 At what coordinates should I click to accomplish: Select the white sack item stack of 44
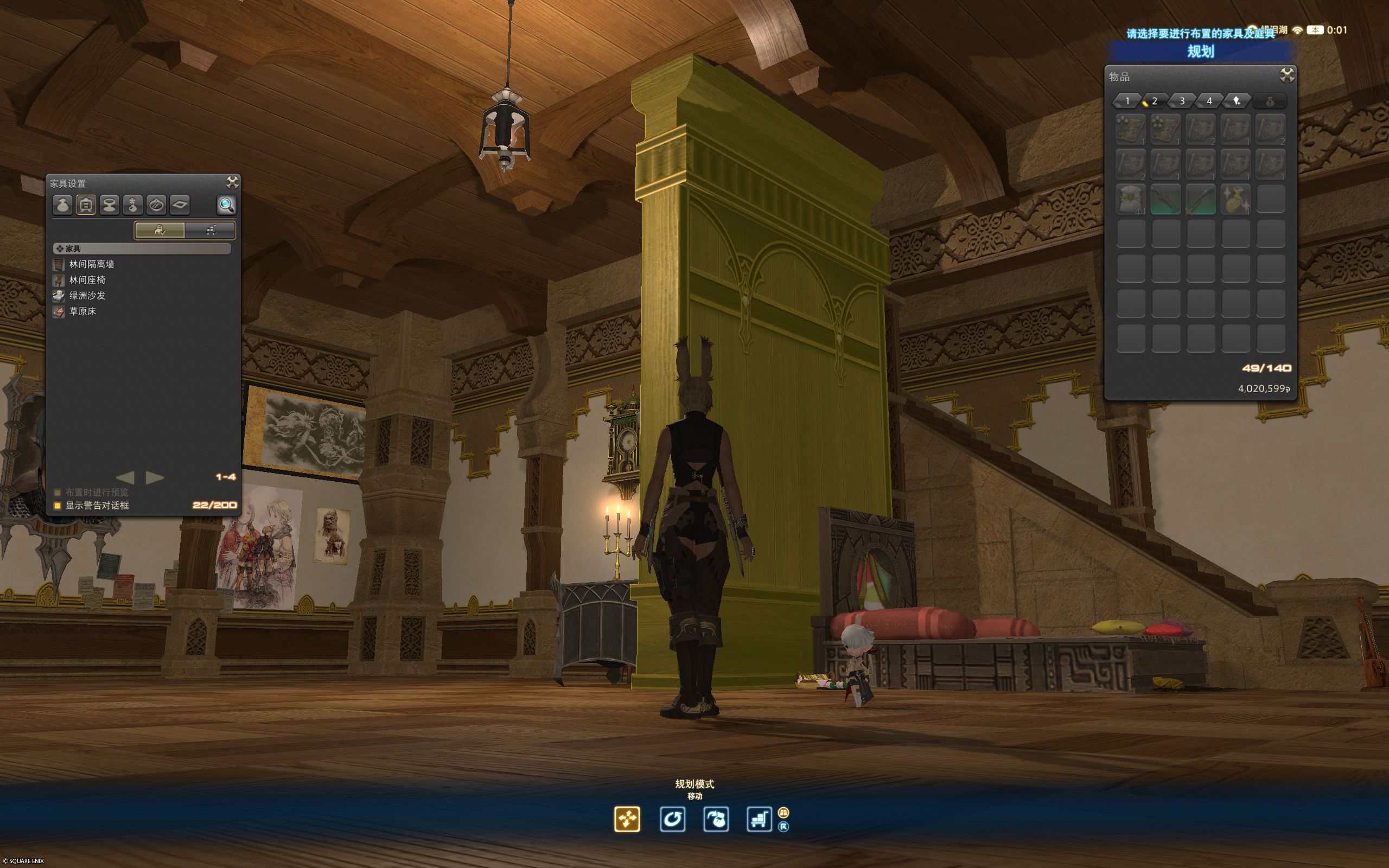click(x=1131, y=199)
